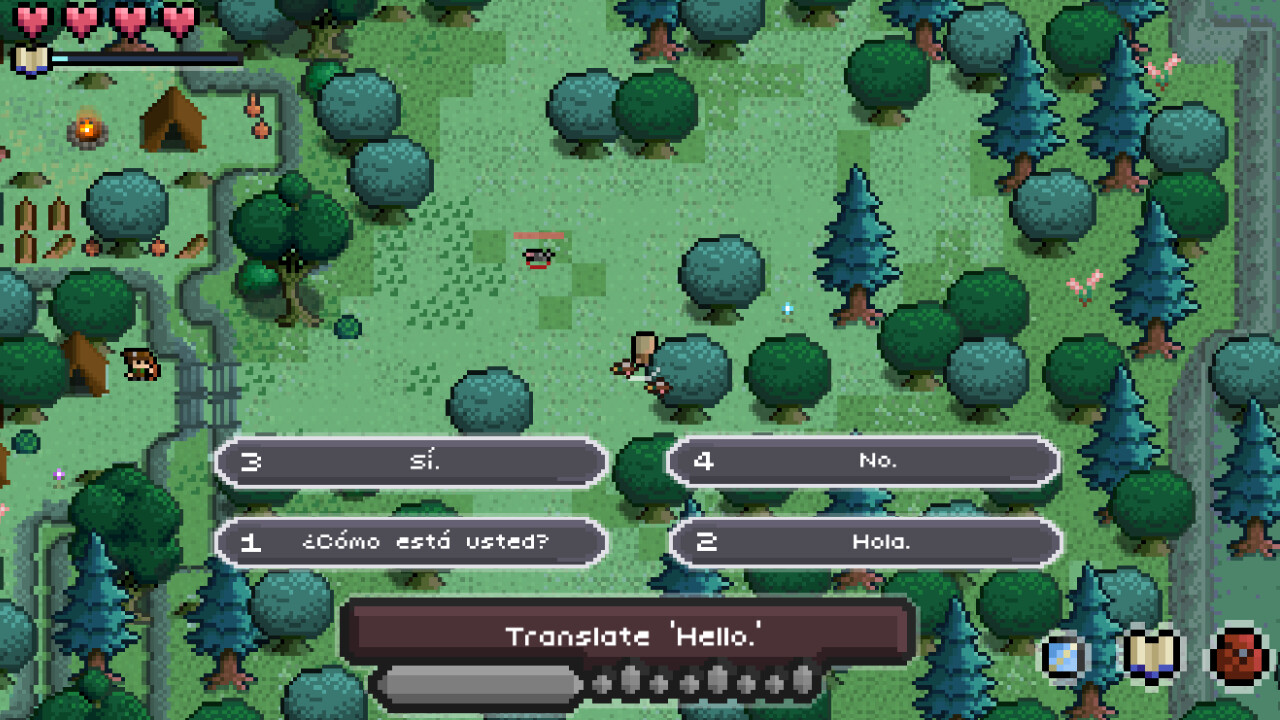Select answer option 2 'Hola.'
The image size is (1280, 720).
pos(864,542)
